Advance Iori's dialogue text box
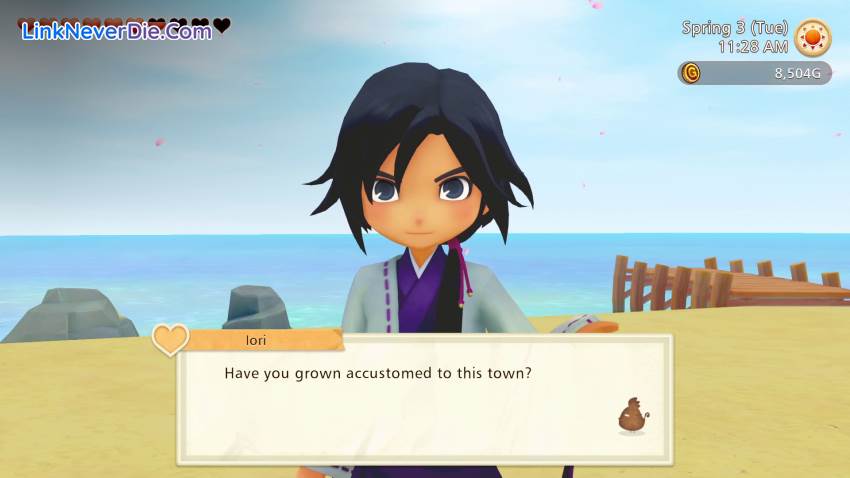 pos(424,400)
